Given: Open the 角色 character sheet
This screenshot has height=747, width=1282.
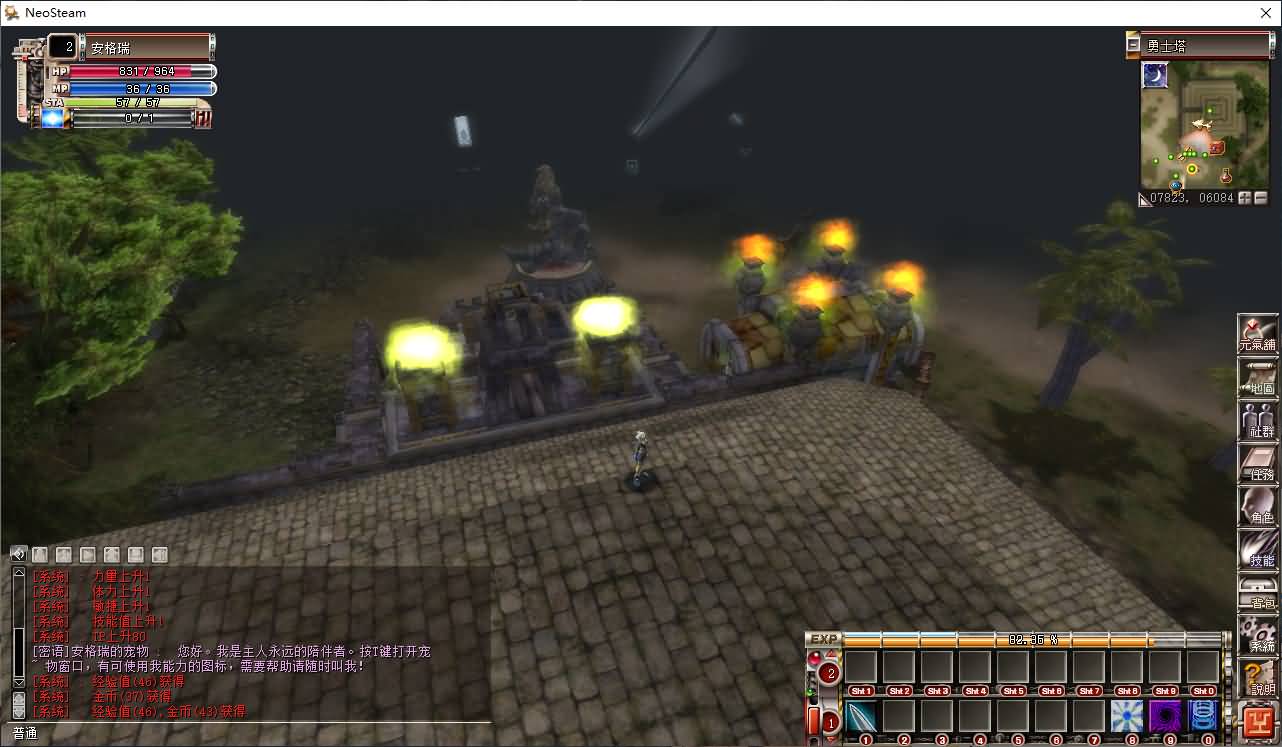Looking at the screenshot, I should pyautogui.click(x=1258, y=507).
